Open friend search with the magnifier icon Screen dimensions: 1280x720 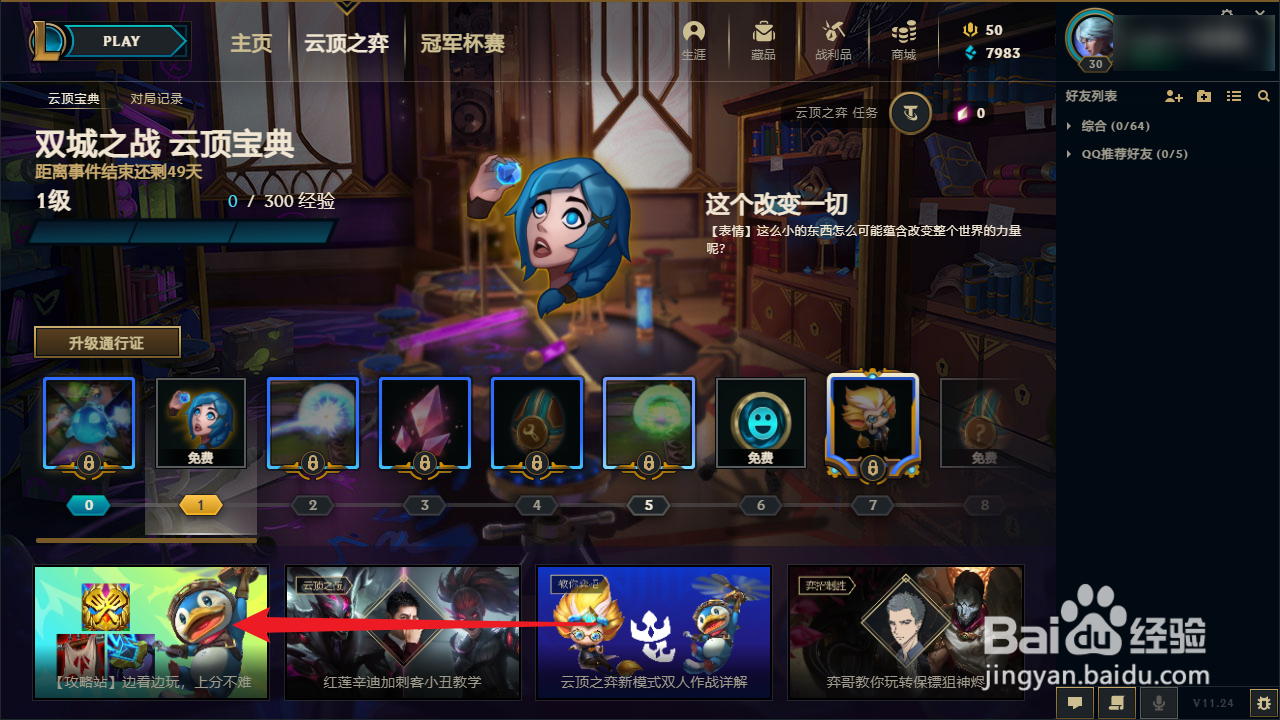tap(1263, 96)
